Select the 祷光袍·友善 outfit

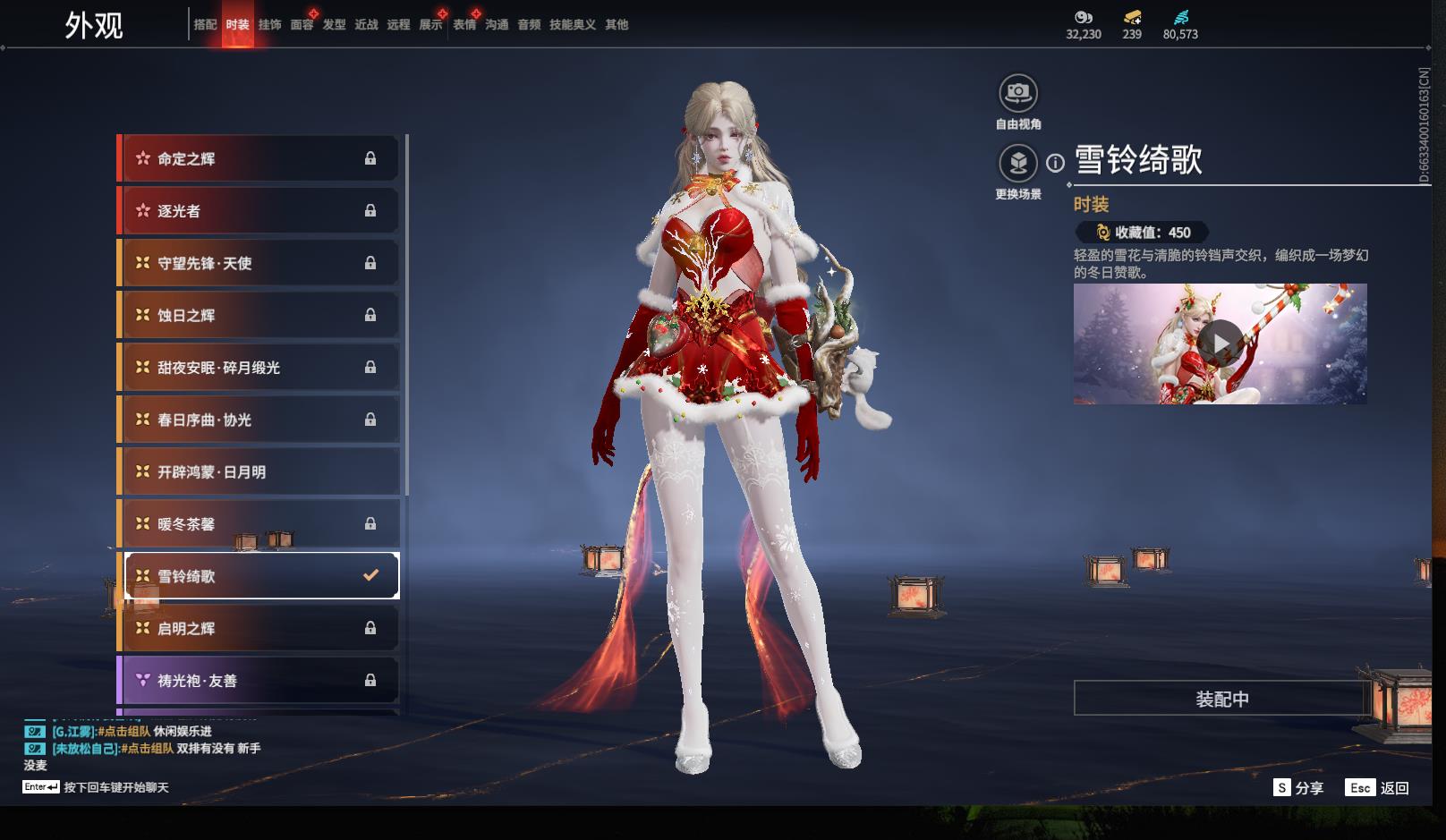(259, 681)
